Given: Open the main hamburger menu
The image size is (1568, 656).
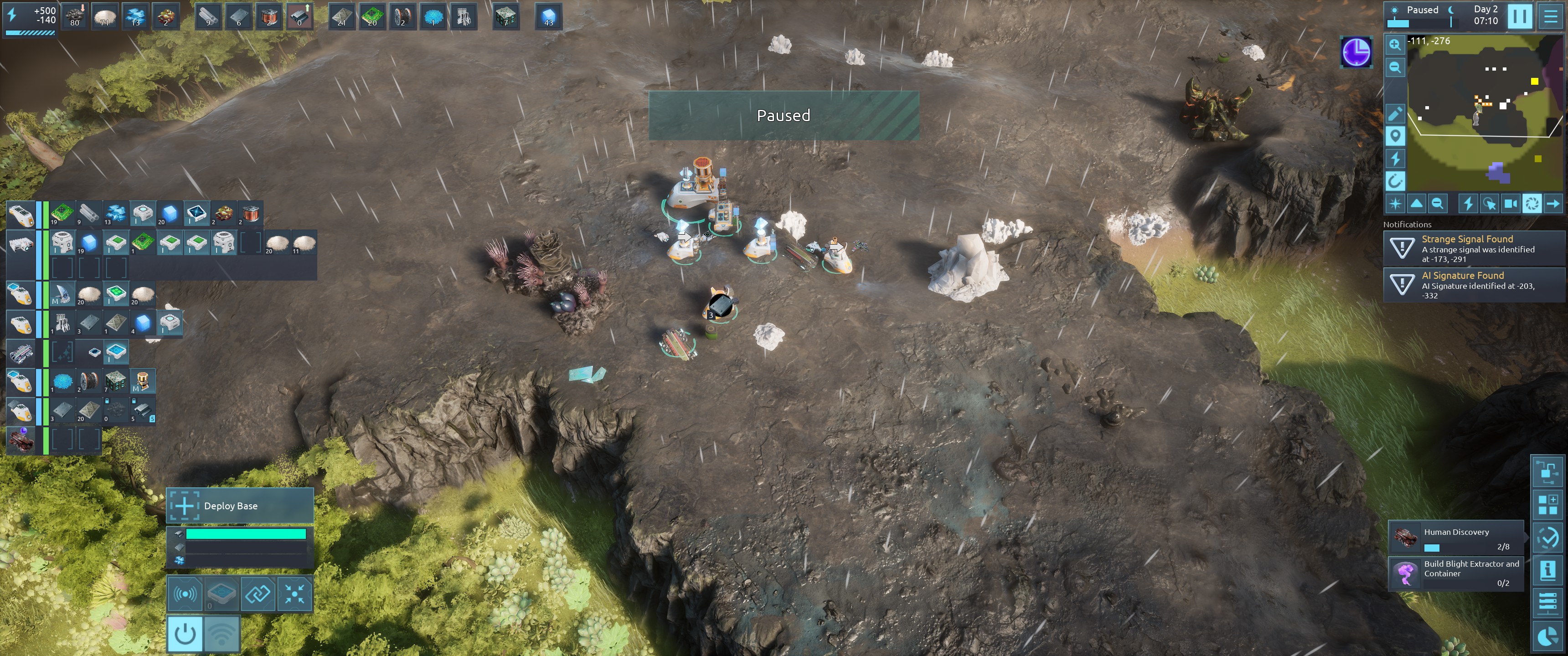Looking at the screenshot, I should pyautogui.click(x=1550, y=16).
